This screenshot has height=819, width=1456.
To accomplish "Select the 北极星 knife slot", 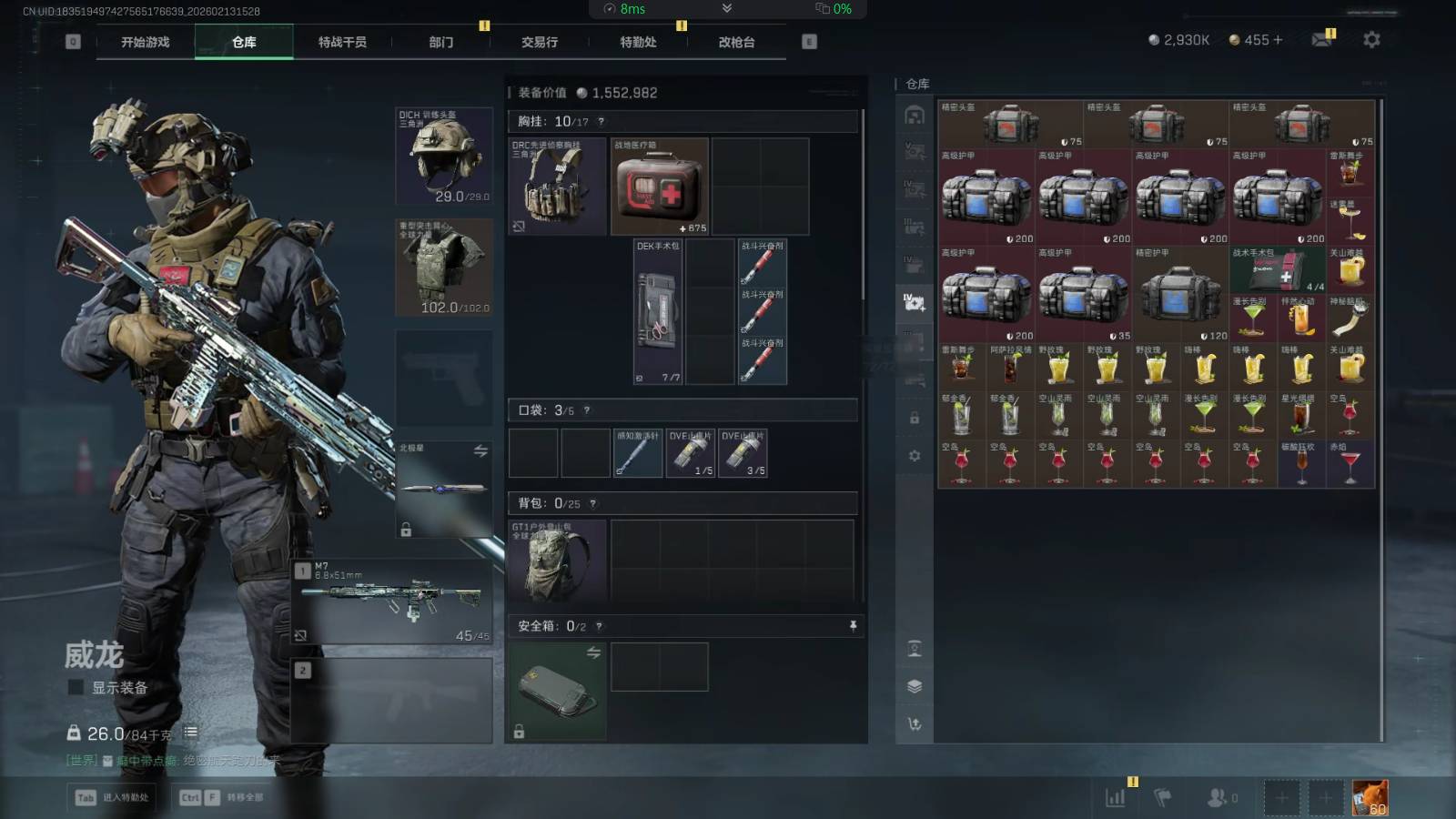I will [x=444, y=489].
